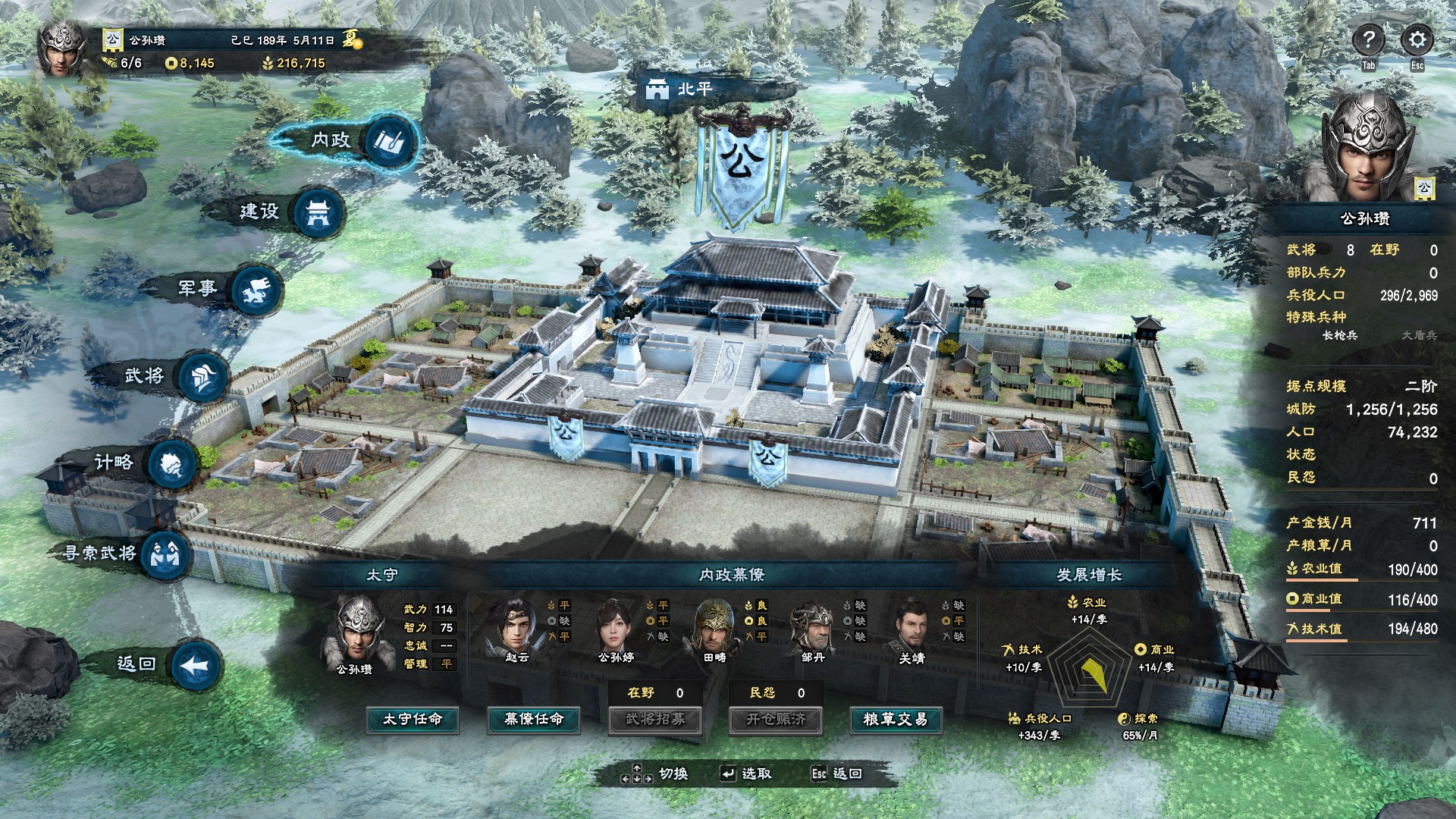
Task: Click the 幕僚任命 staff appointment button
Action: pos(534,719)
